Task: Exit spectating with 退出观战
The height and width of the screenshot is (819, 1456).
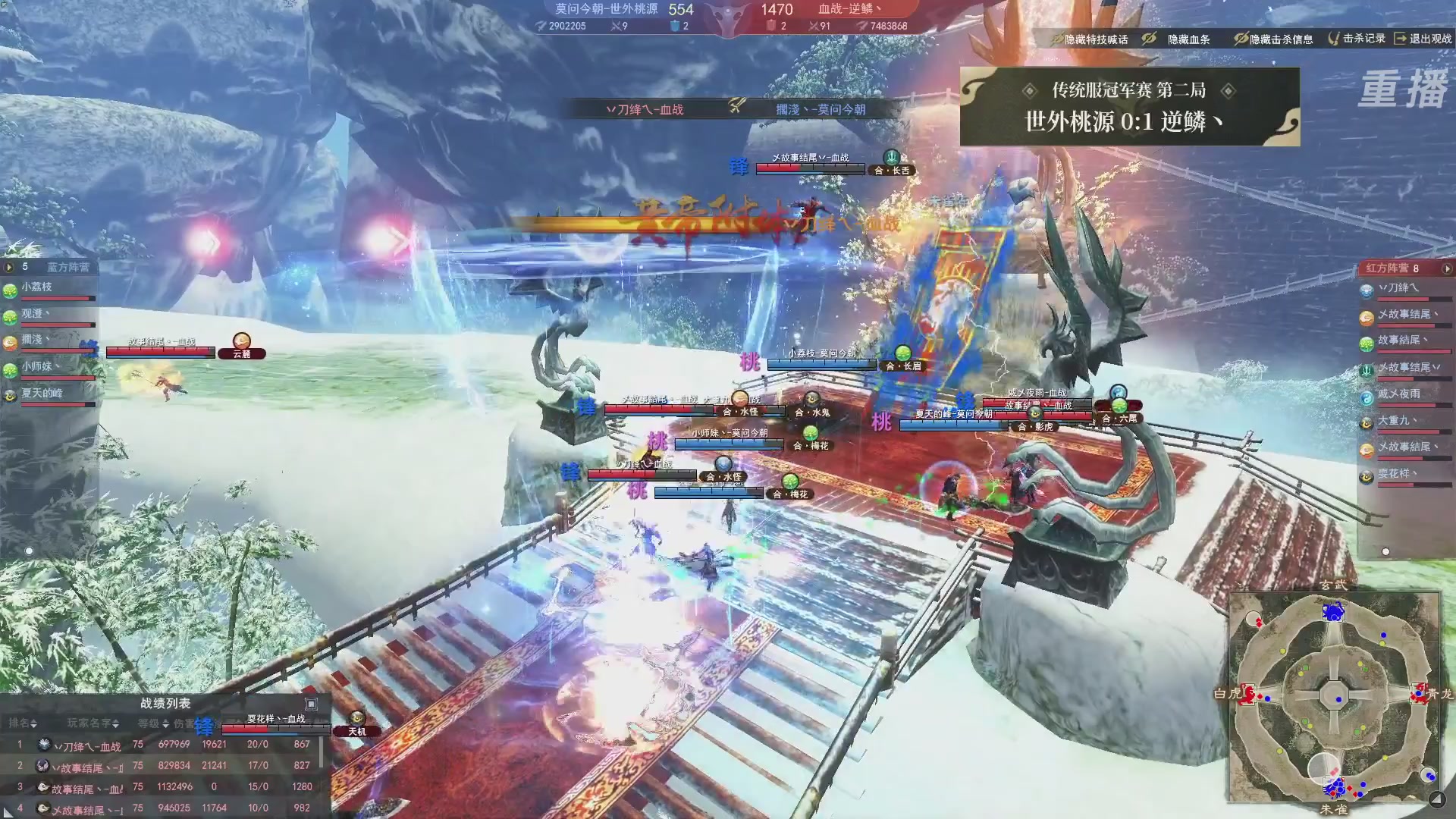Action: point(1423,38)
